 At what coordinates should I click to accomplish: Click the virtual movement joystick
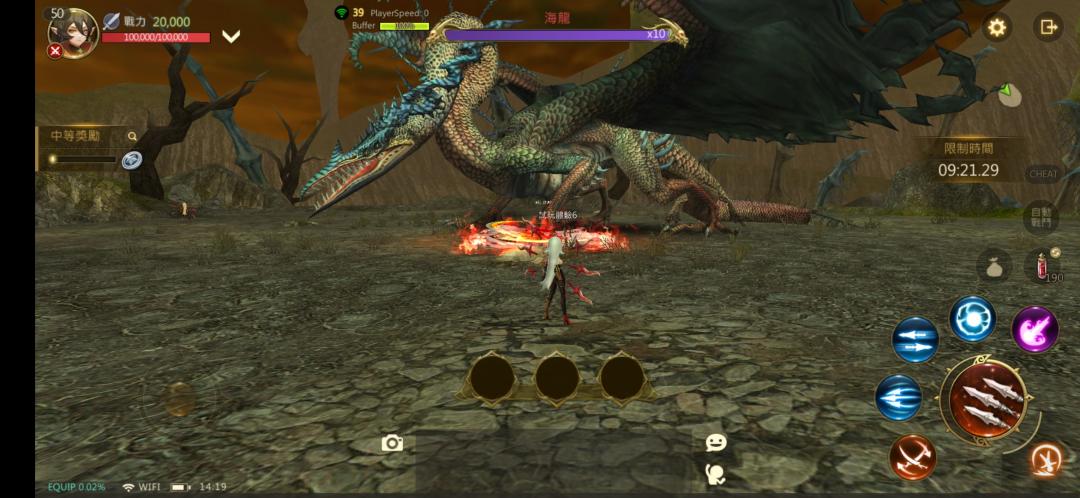tap(180, 399)
